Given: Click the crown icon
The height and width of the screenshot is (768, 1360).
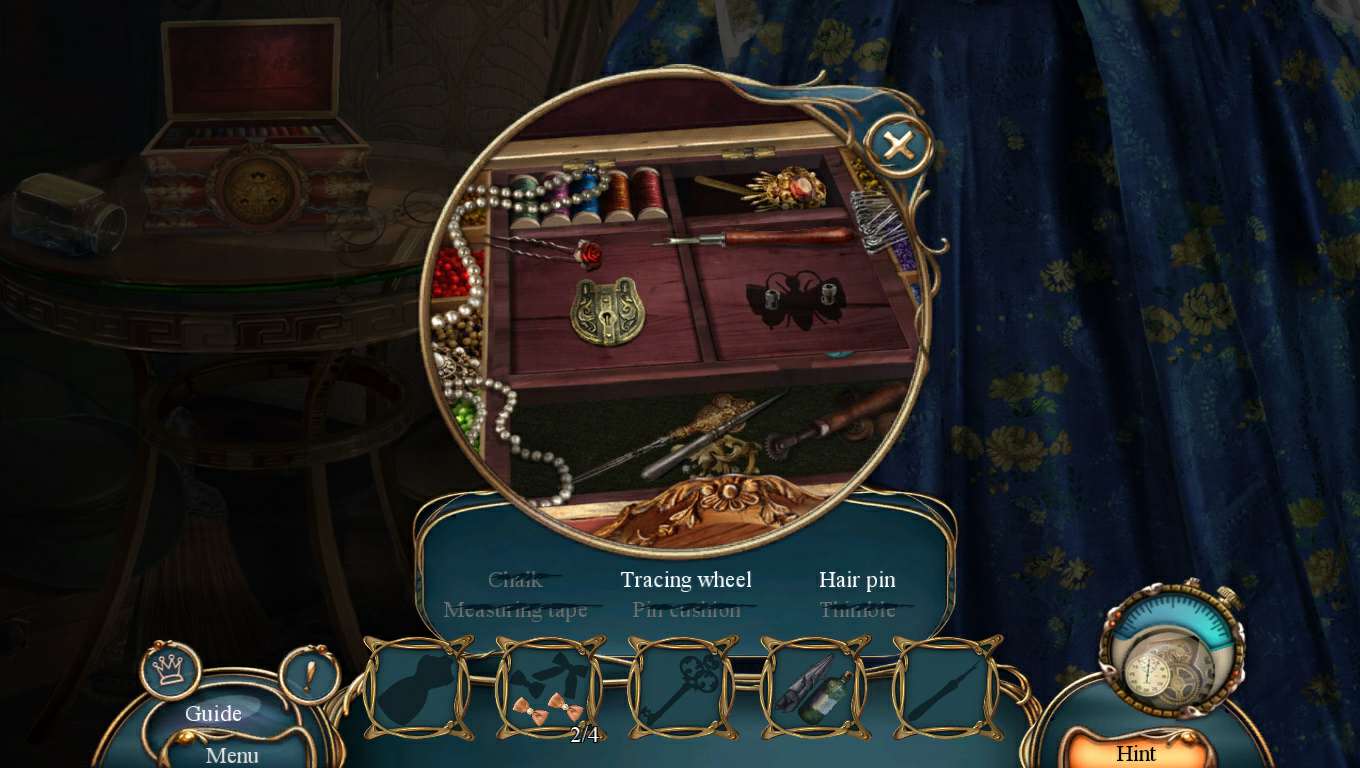Looking at the screenshot, I should tap(170, 670).
